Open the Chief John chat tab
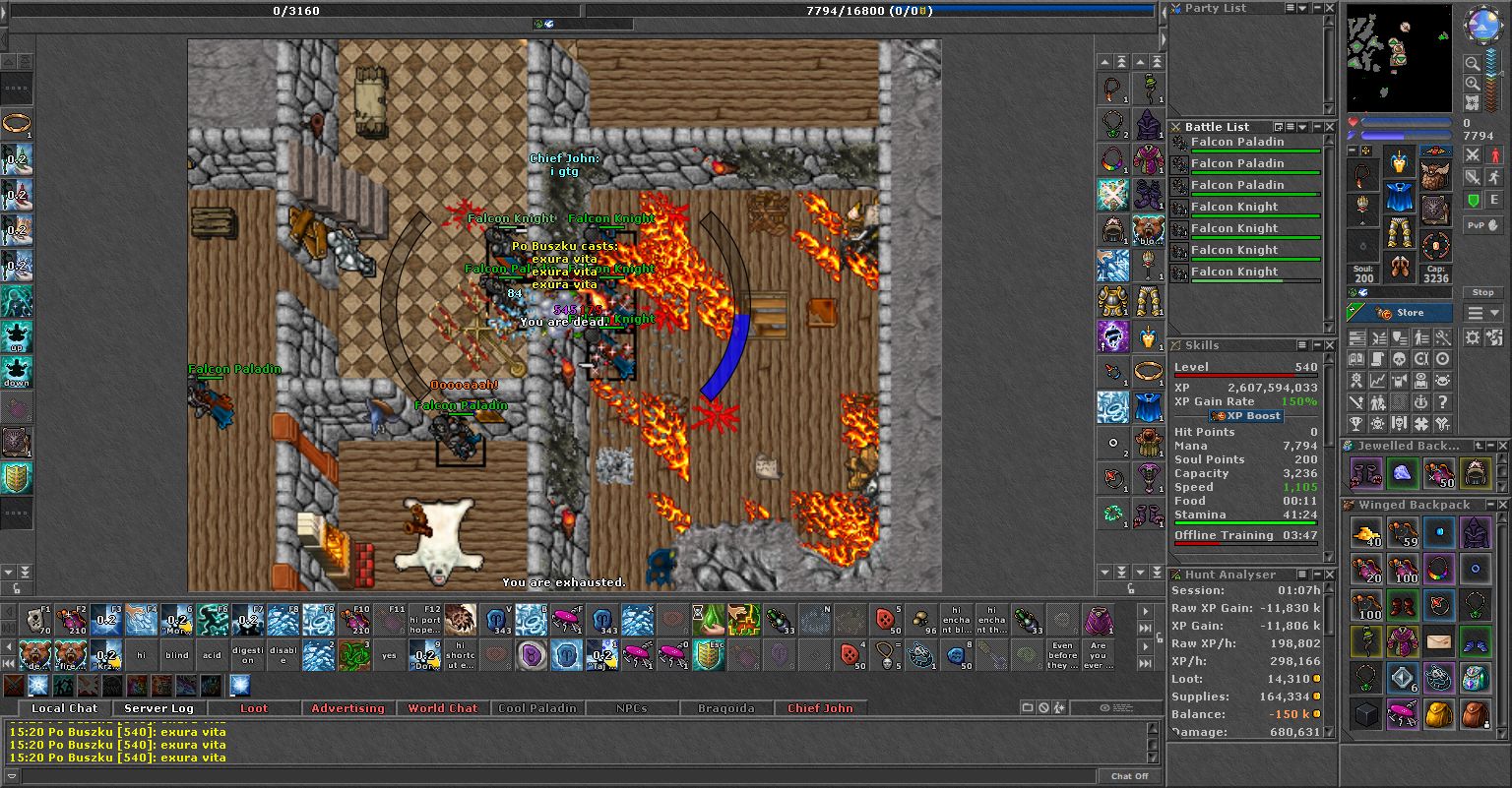 click(820, 708)
